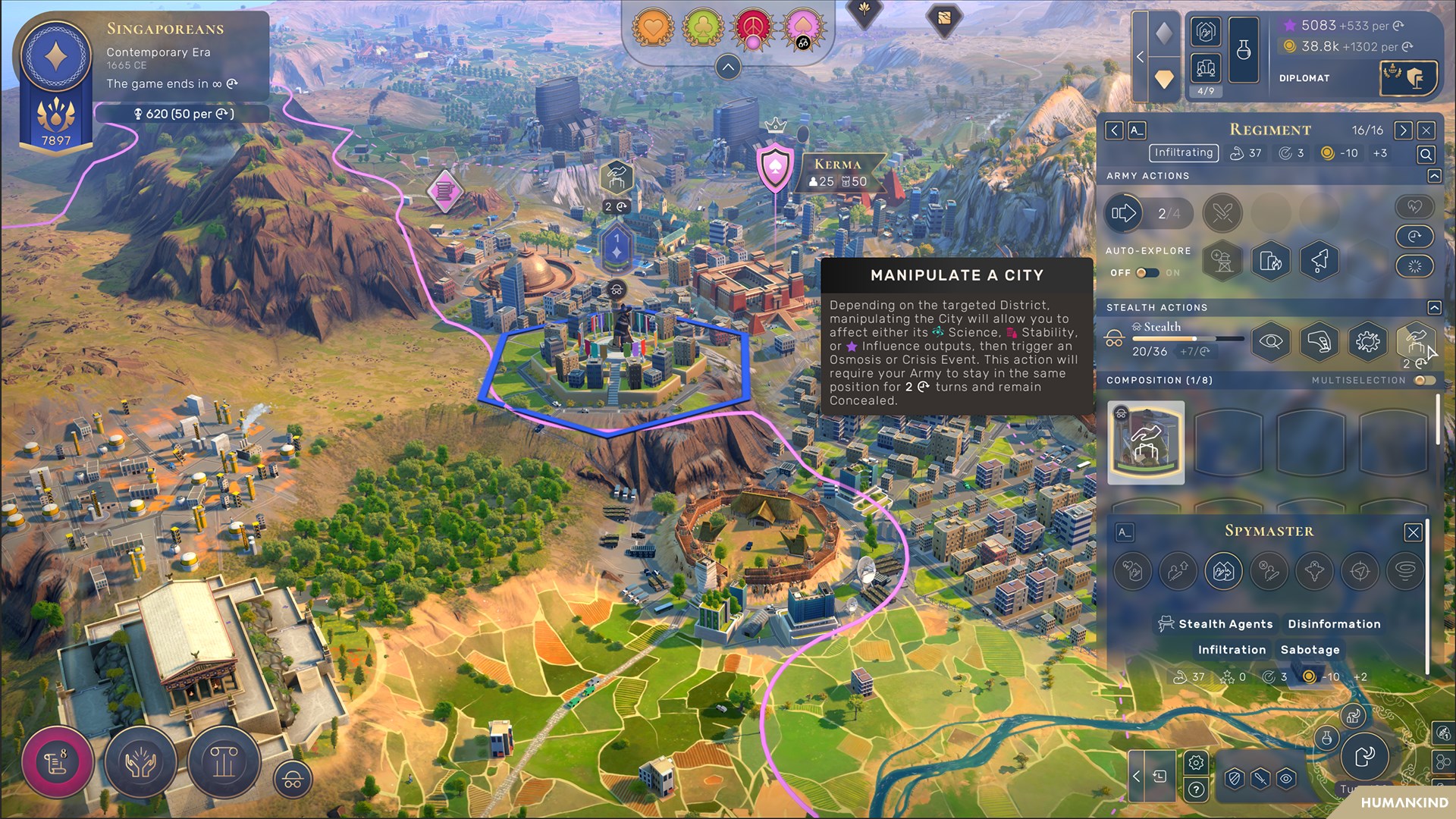Image resolution: width=1456 pixels, height=819 pixels.
Task: Open the magnifying glass in Regiment panel
Action: point(1426,155)
